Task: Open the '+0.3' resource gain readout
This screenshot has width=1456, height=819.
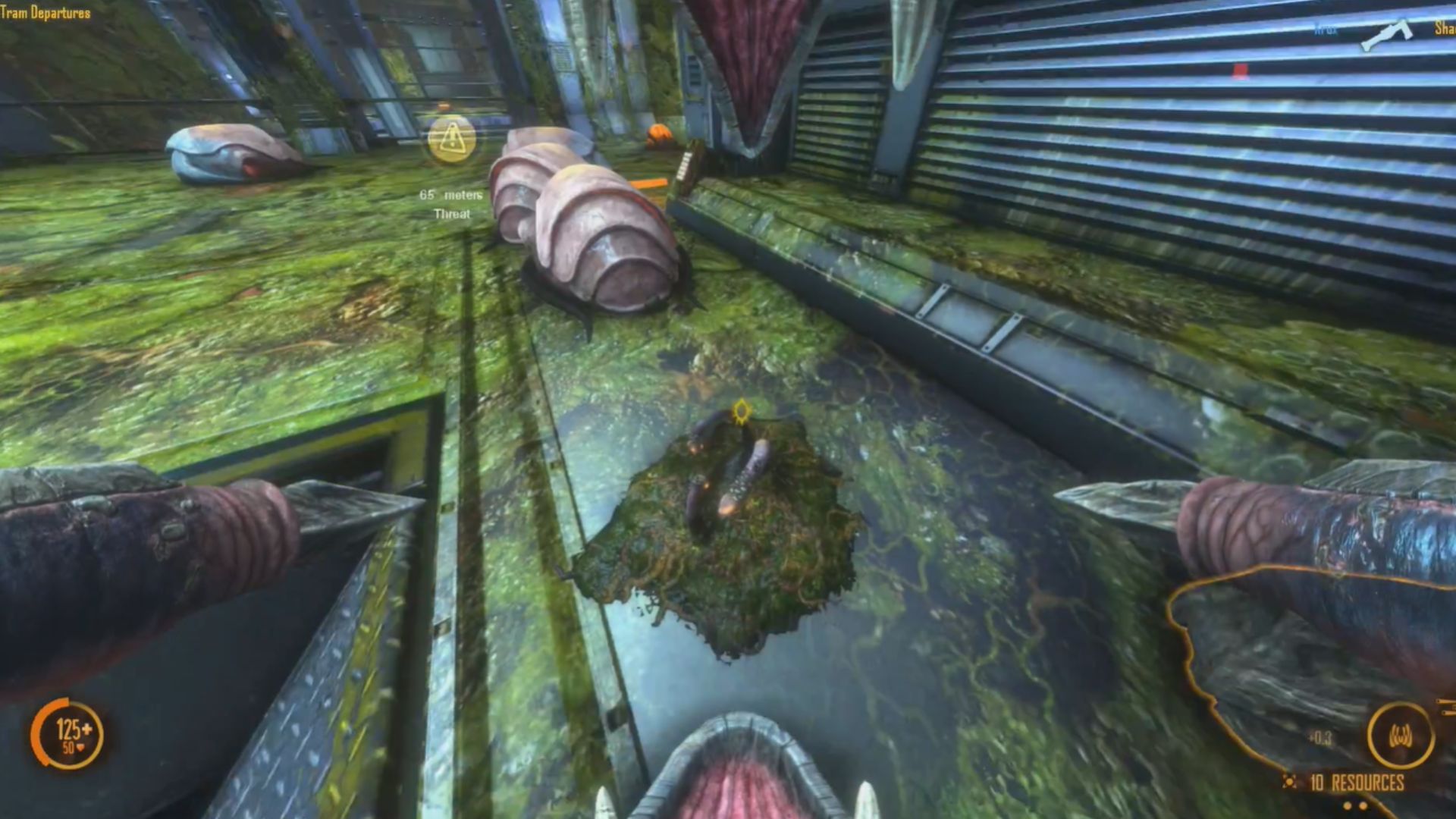Action: (x=1319, y=736)
